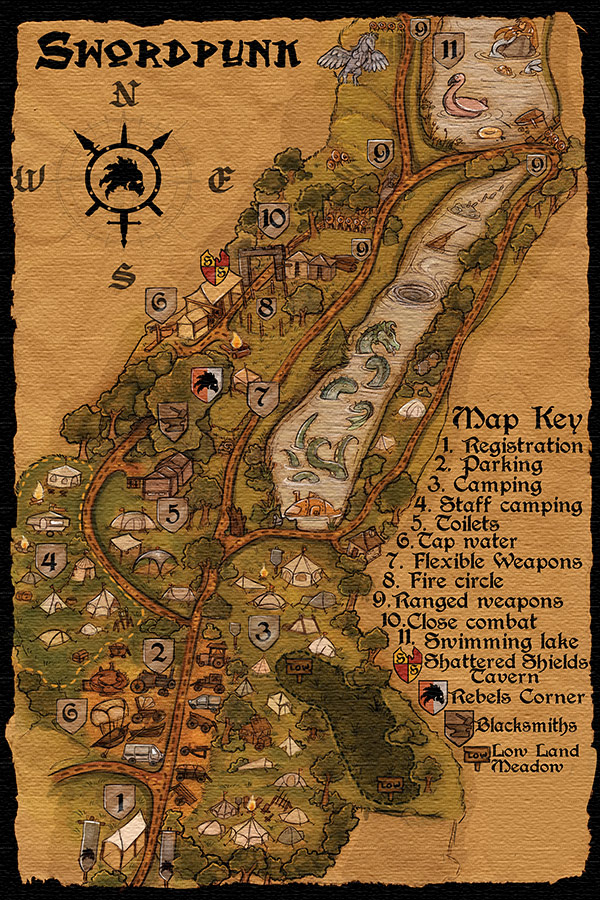Screen dimensions: 600x900
Task: Select the number 10 shield marker on the map
Action: (273, 217)
